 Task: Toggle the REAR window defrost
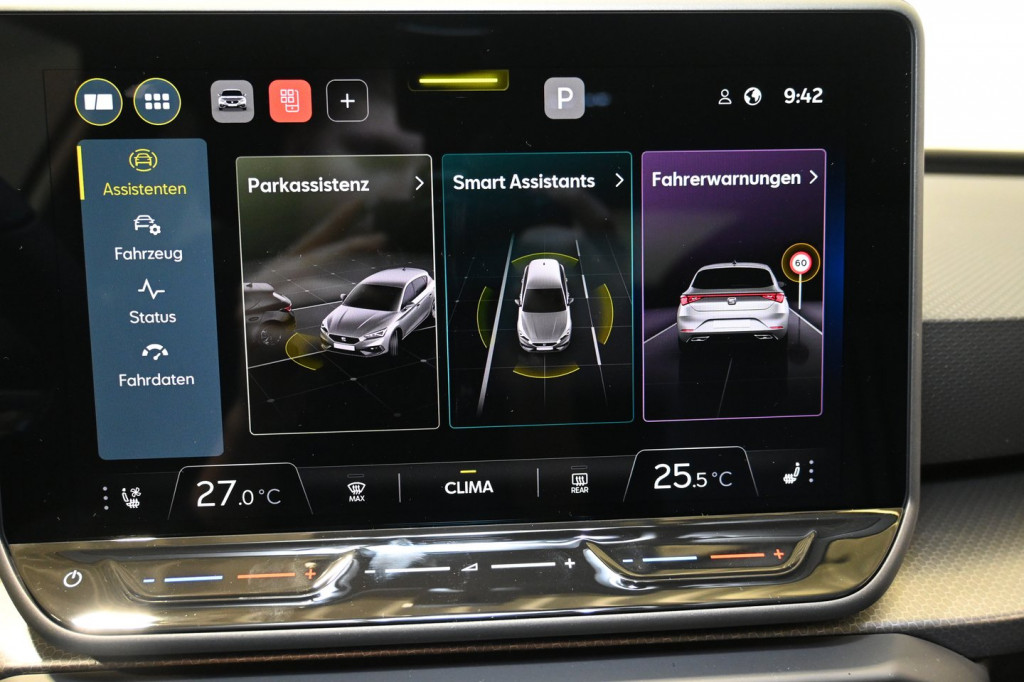click(x=579, y=483)
